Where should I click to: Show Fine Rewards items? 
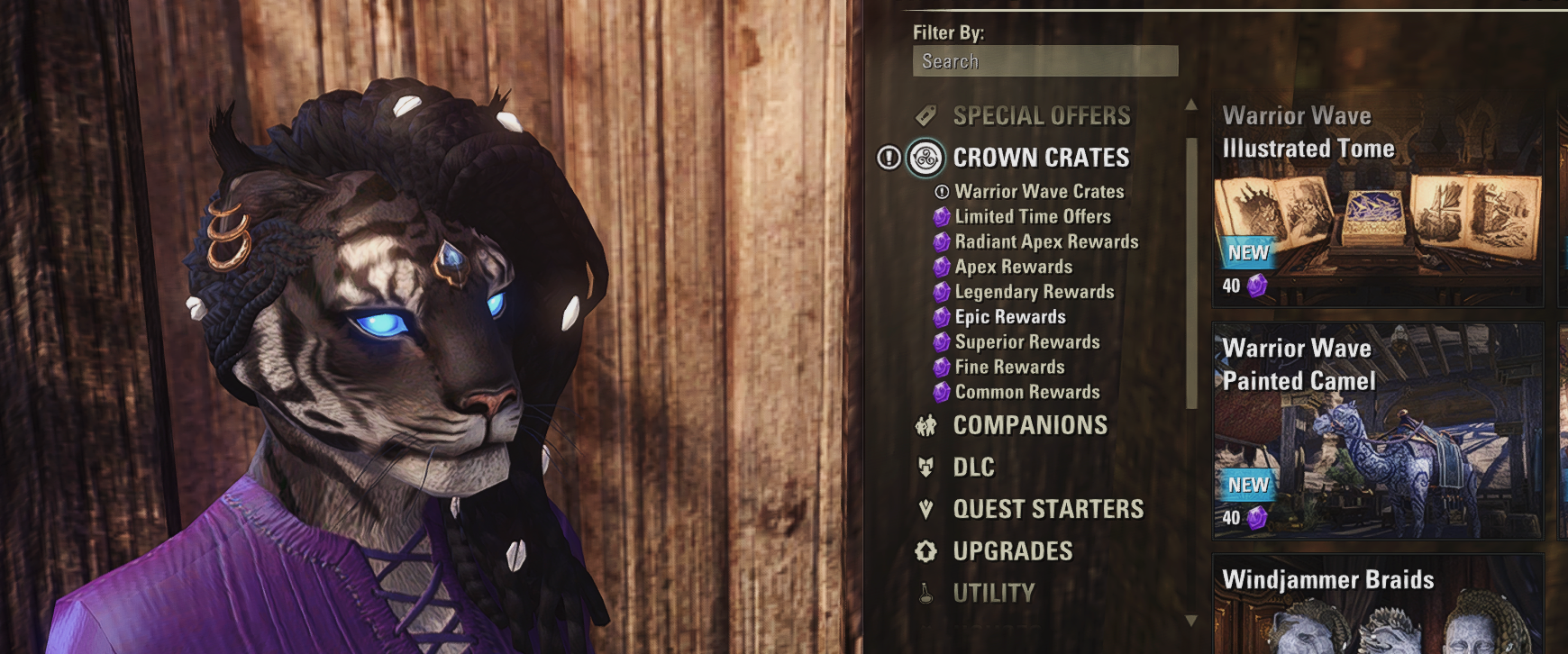click(x=1009, y=368)
